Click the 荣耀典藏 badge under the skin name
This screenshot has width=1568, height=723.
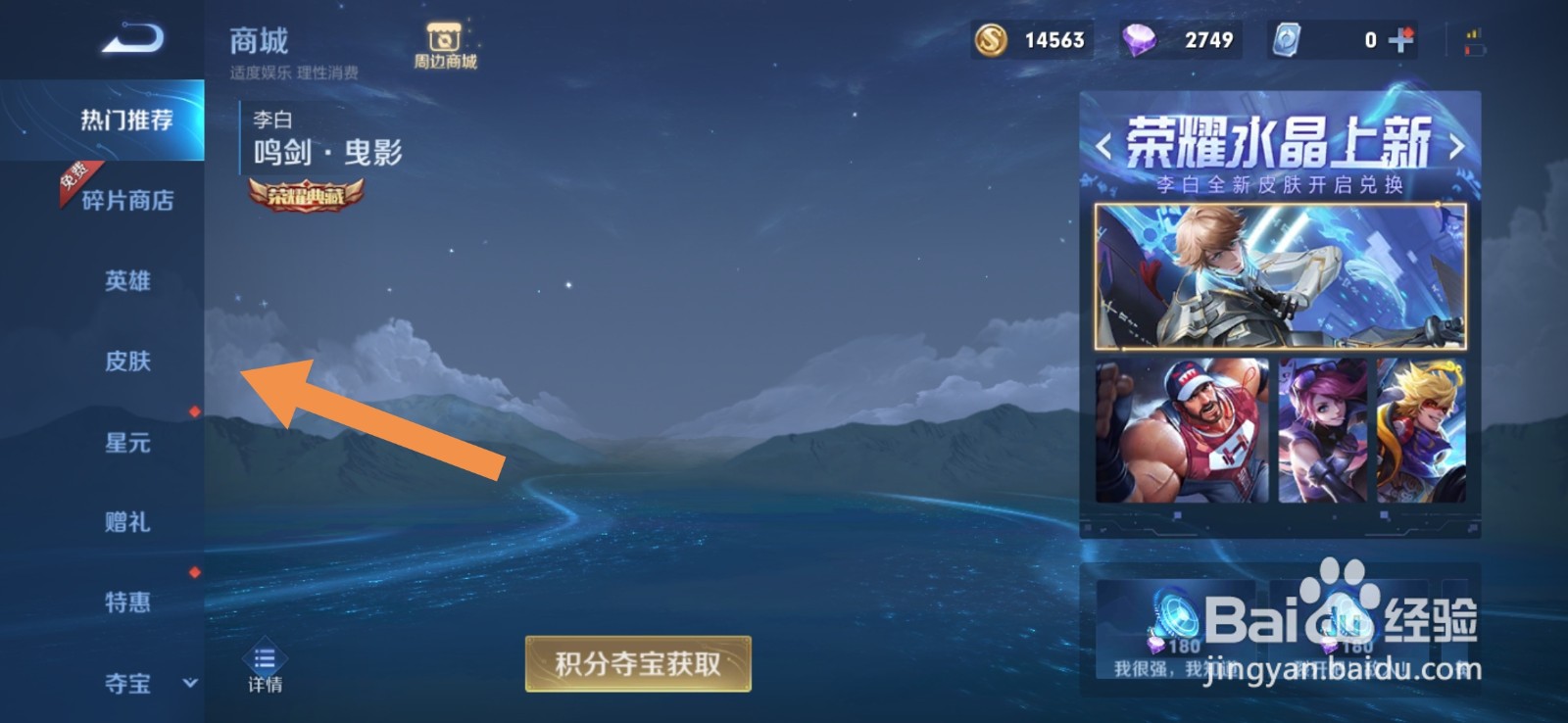pyautogui.click(x=305, y=196)
